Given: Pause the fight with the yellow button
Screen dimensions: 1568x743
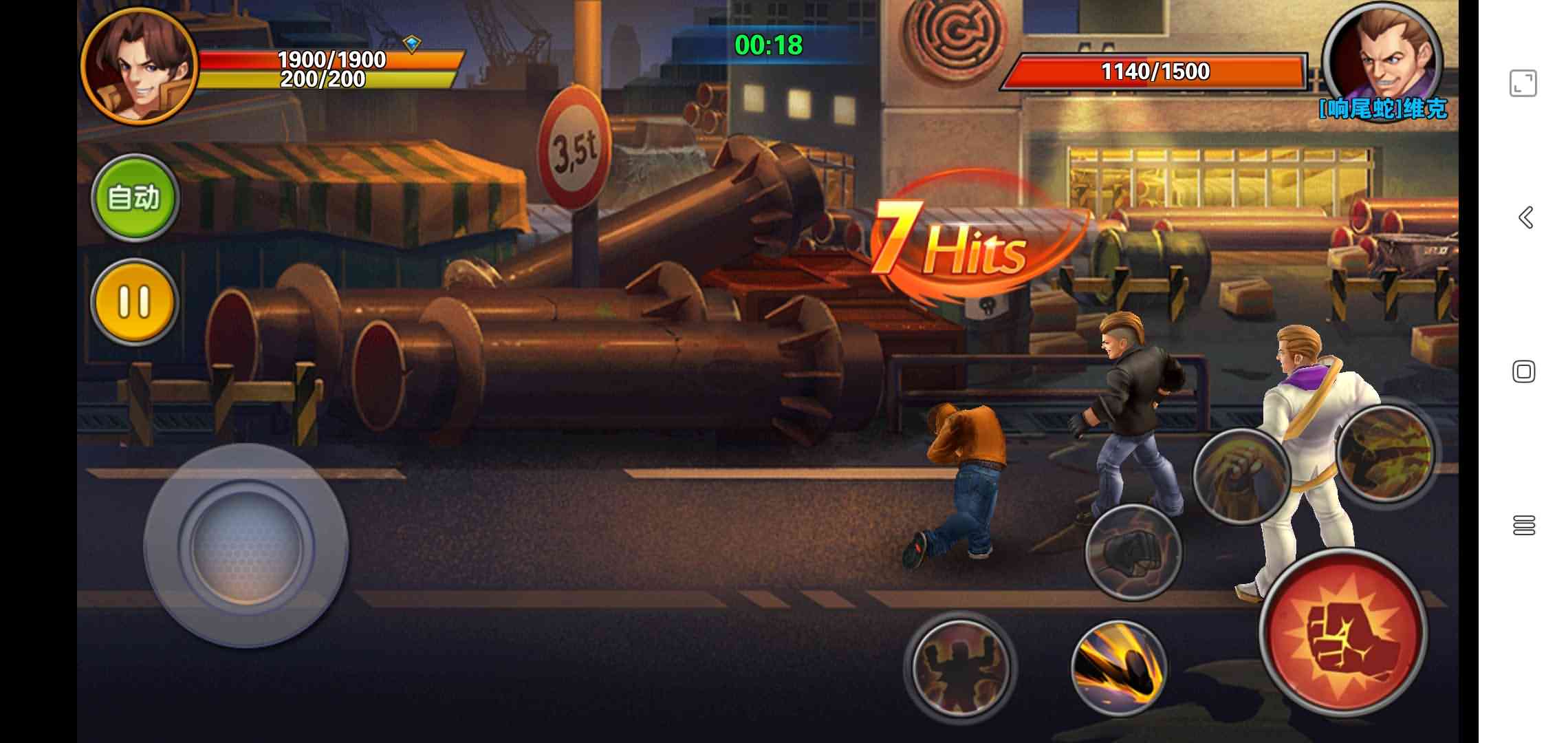Looking at the screenshot, I should 134,301.
